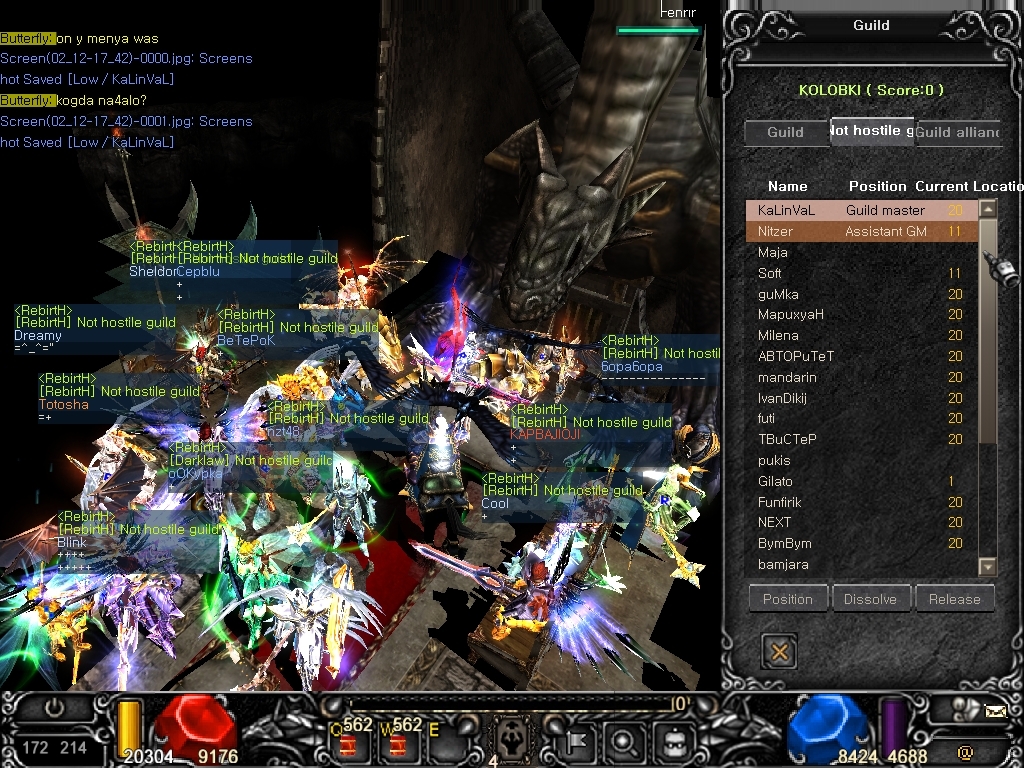This screenshot has width=1024, height=768.
Task: Click the member list scroll-down arrow
Action: pyautogui.click(x=987, y=566)
